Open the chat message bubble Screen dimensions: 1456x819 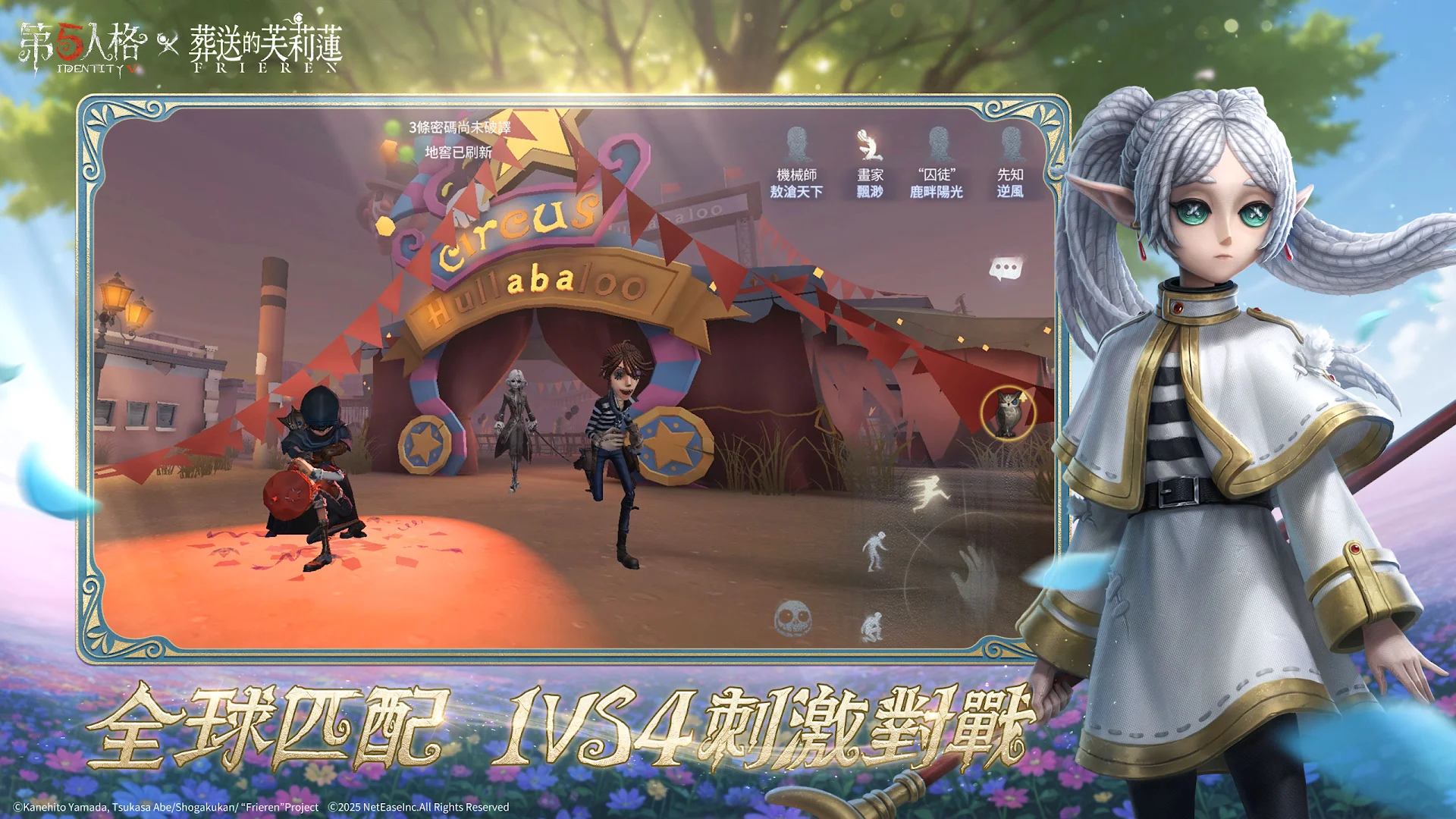click(1007, 267)
